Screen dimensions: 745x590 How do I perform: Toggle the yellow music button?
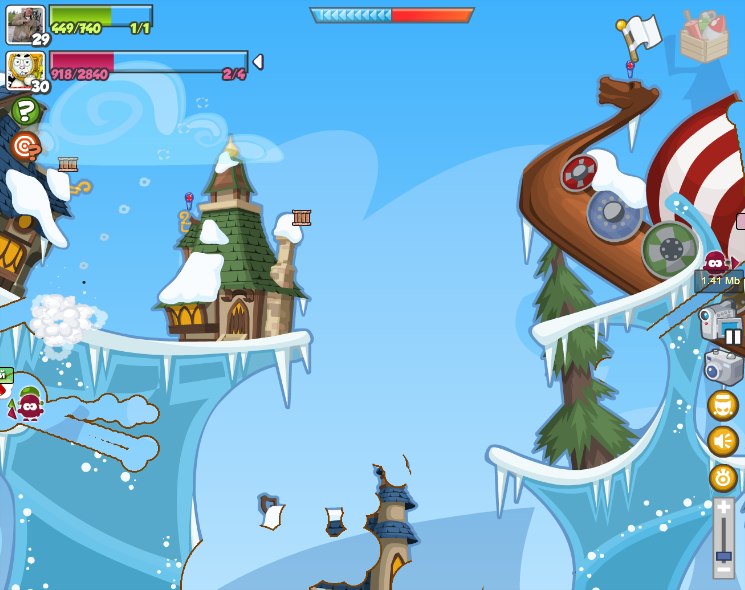pyautogui.click(x=723, y=405)
